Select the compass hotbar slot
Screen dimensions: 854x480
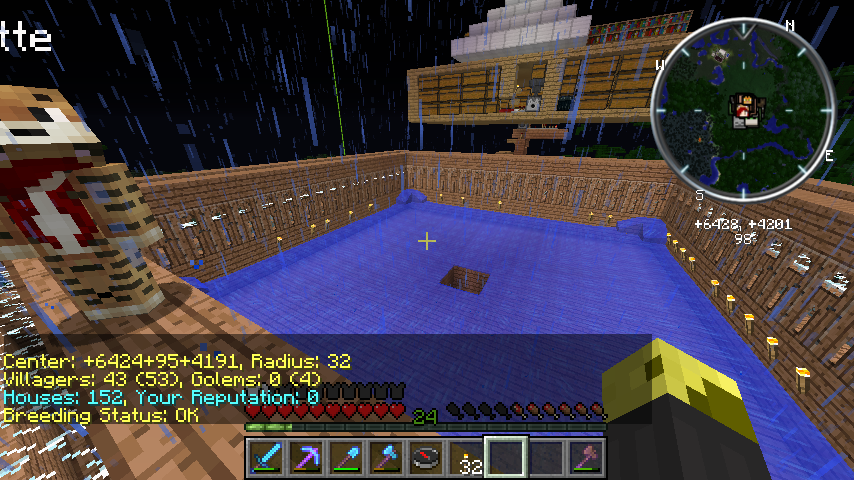425,457
